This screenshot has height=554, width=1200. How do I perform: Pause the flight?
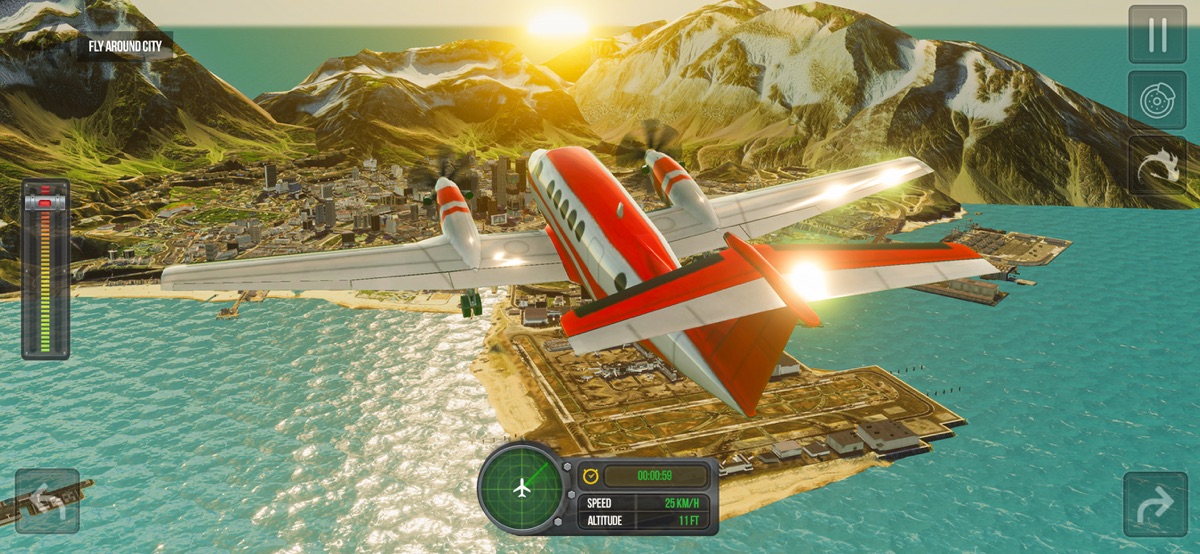pyautogui.click(x=1157, y=35)
